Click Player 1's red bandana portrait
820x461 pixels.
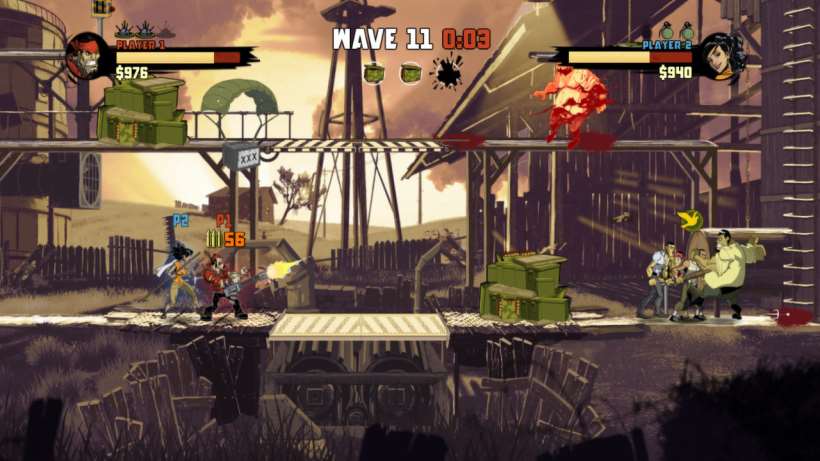click(86, 56)
